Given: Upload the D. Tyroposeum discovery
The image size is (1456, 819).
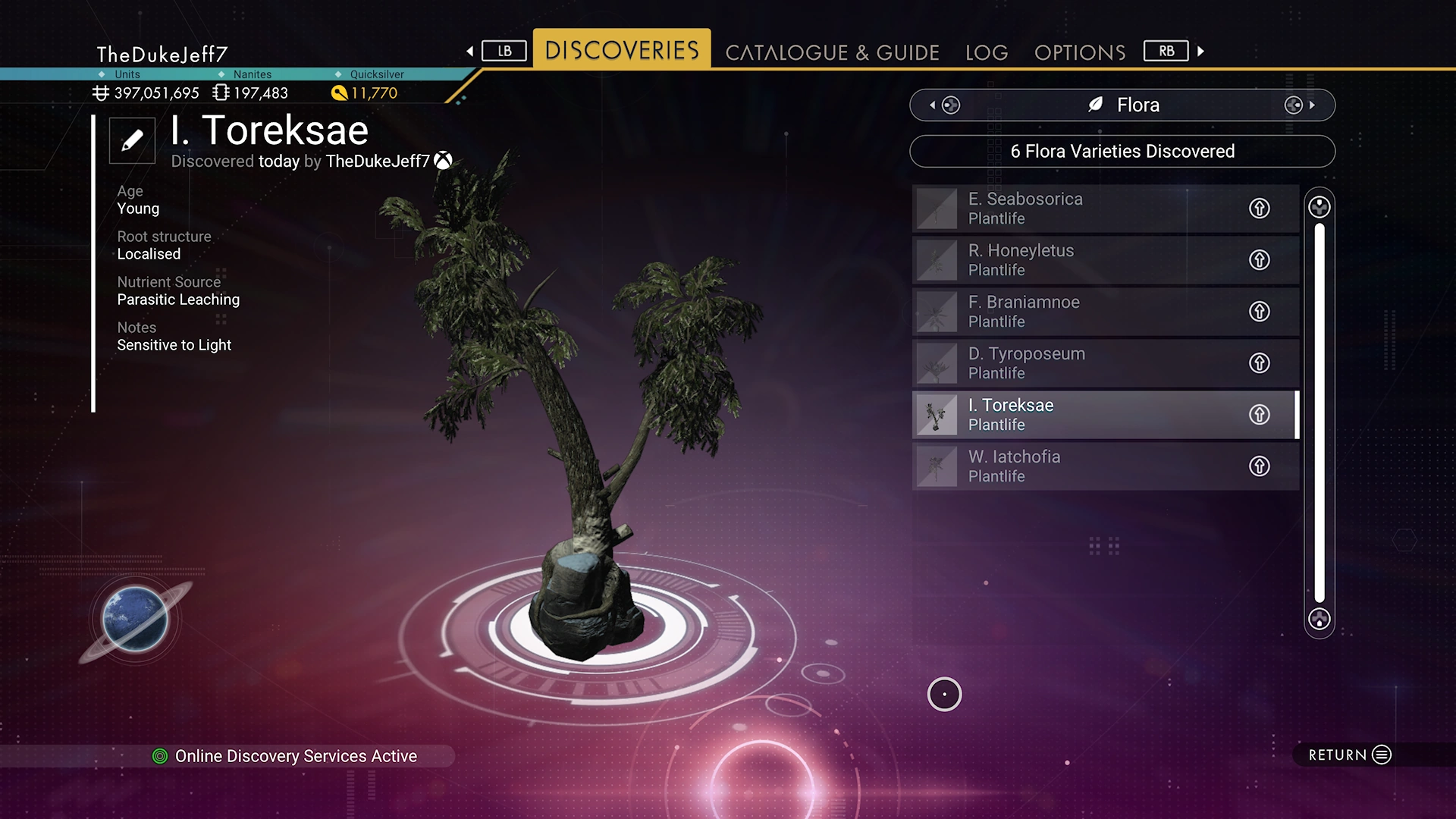Looking at the screenshot, I should pos(1260,363).
